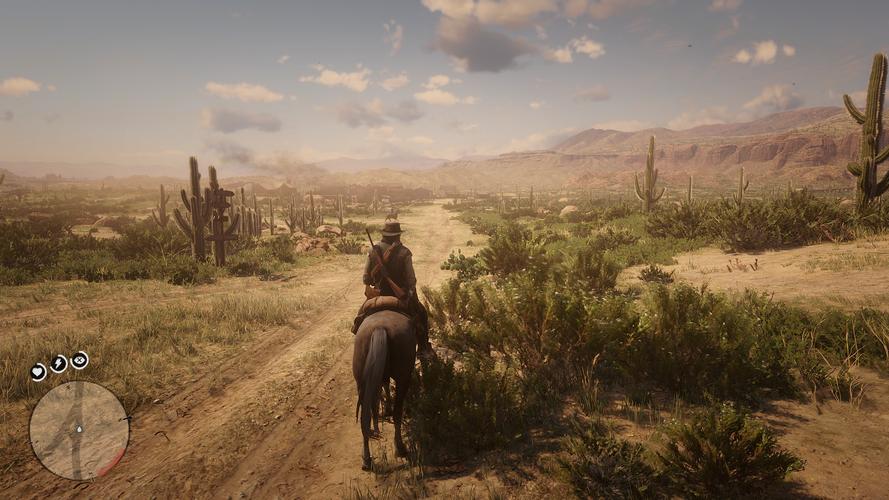
Task: Click the heart health core icon
Action: pos(38,371)
